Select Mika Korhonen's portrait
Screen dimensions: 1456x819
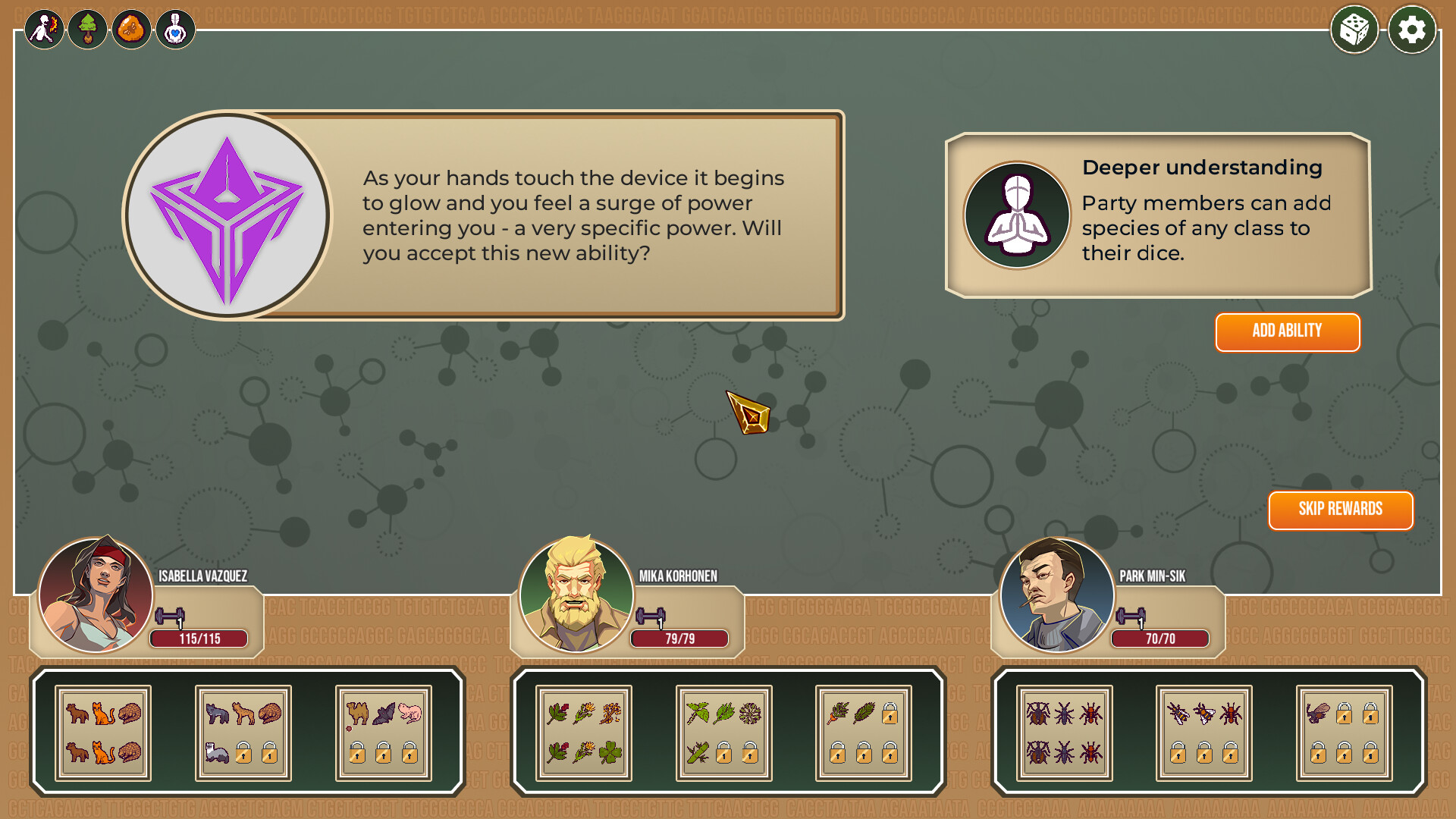(x=576, y=595)
